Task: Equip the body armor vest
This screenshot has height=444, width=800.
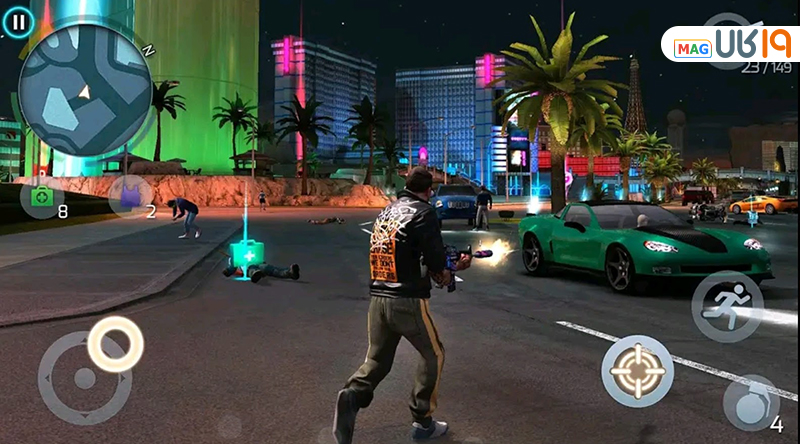Action: click(x=129, y=195)
